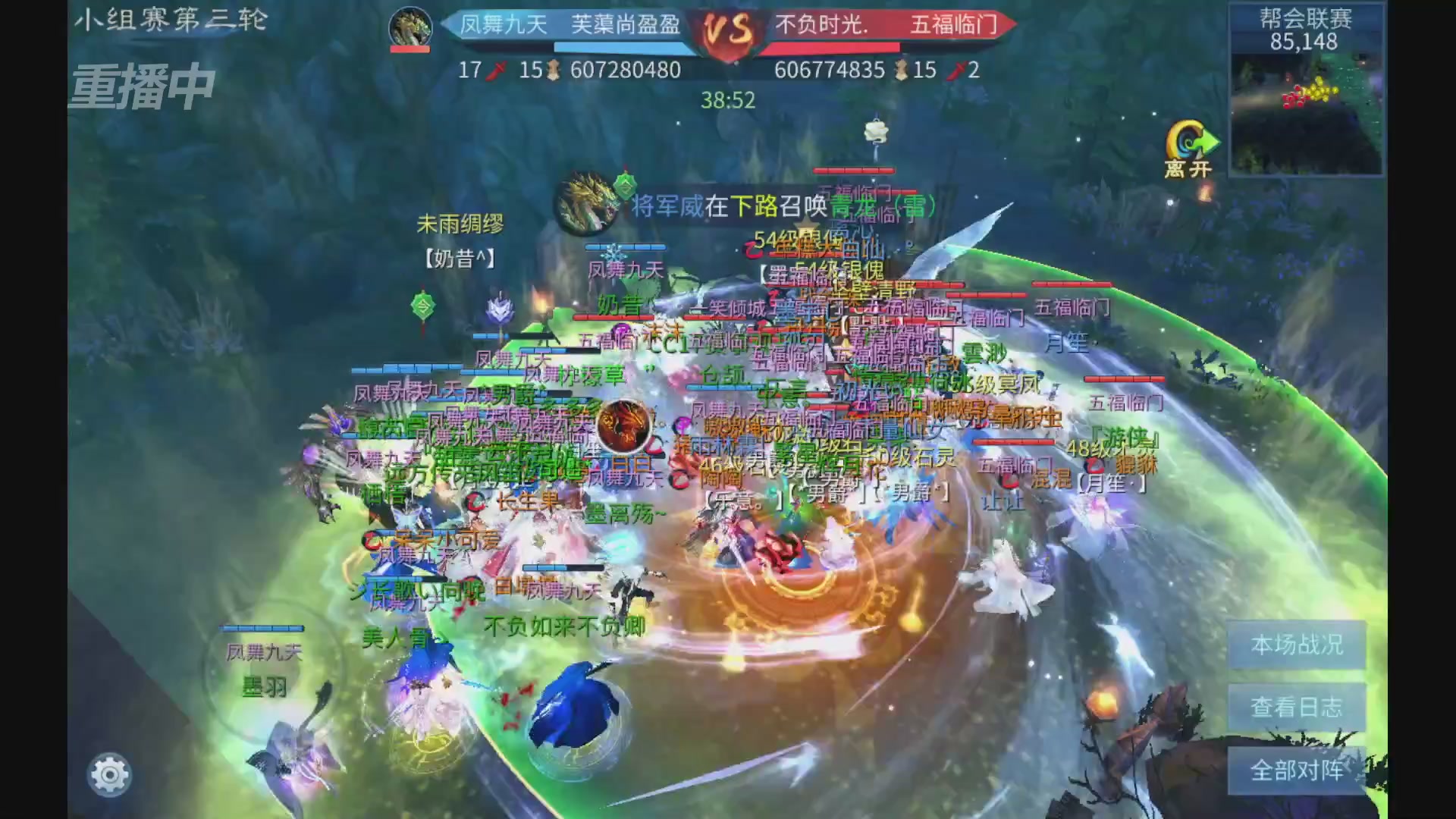Click the green 令 command flag icon
1456x819 pixels.
pos(422,306)
